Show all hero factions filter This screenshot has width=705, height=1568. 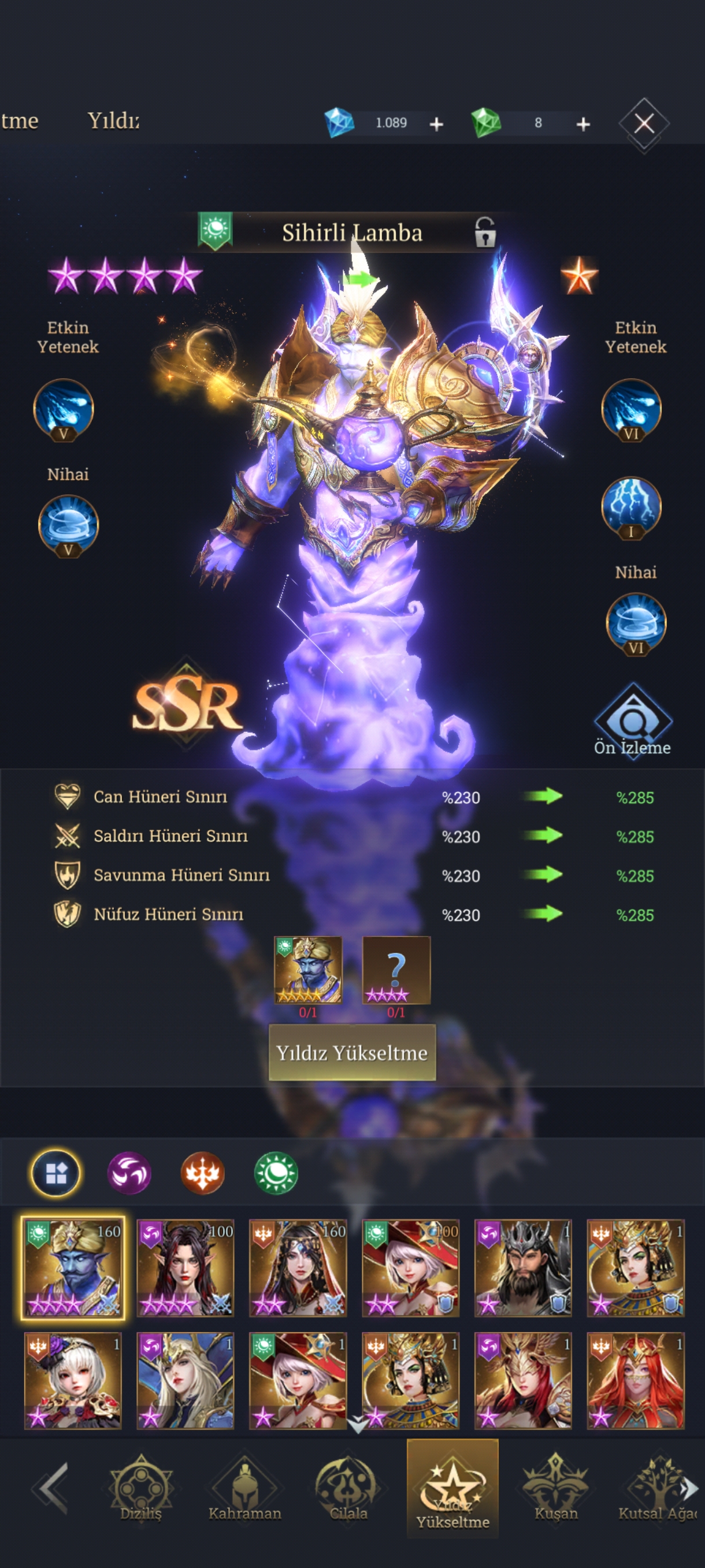(55, 1173)
